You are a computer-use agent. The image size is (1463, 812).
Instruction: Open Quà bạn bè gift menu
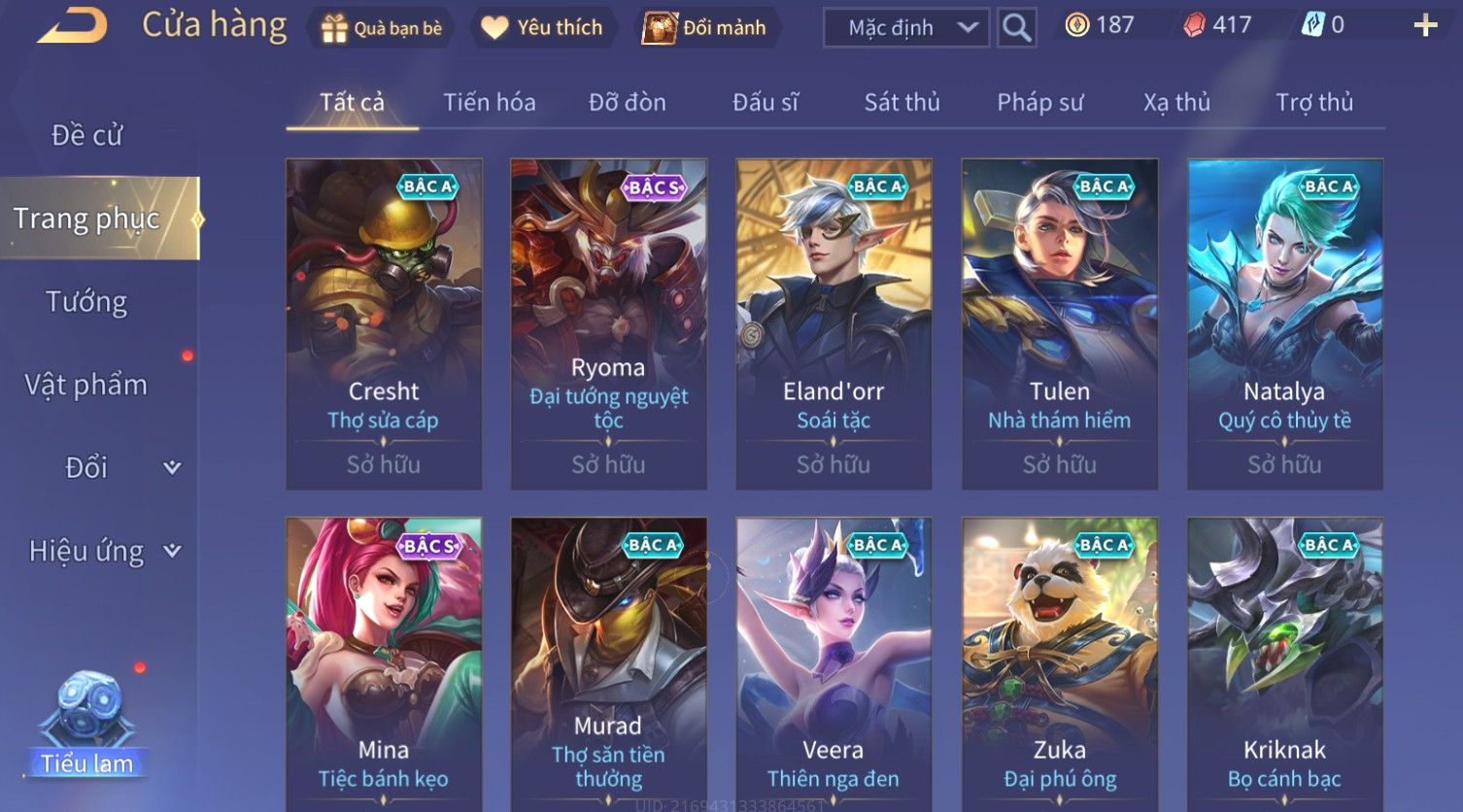click(x=381, y=28)
